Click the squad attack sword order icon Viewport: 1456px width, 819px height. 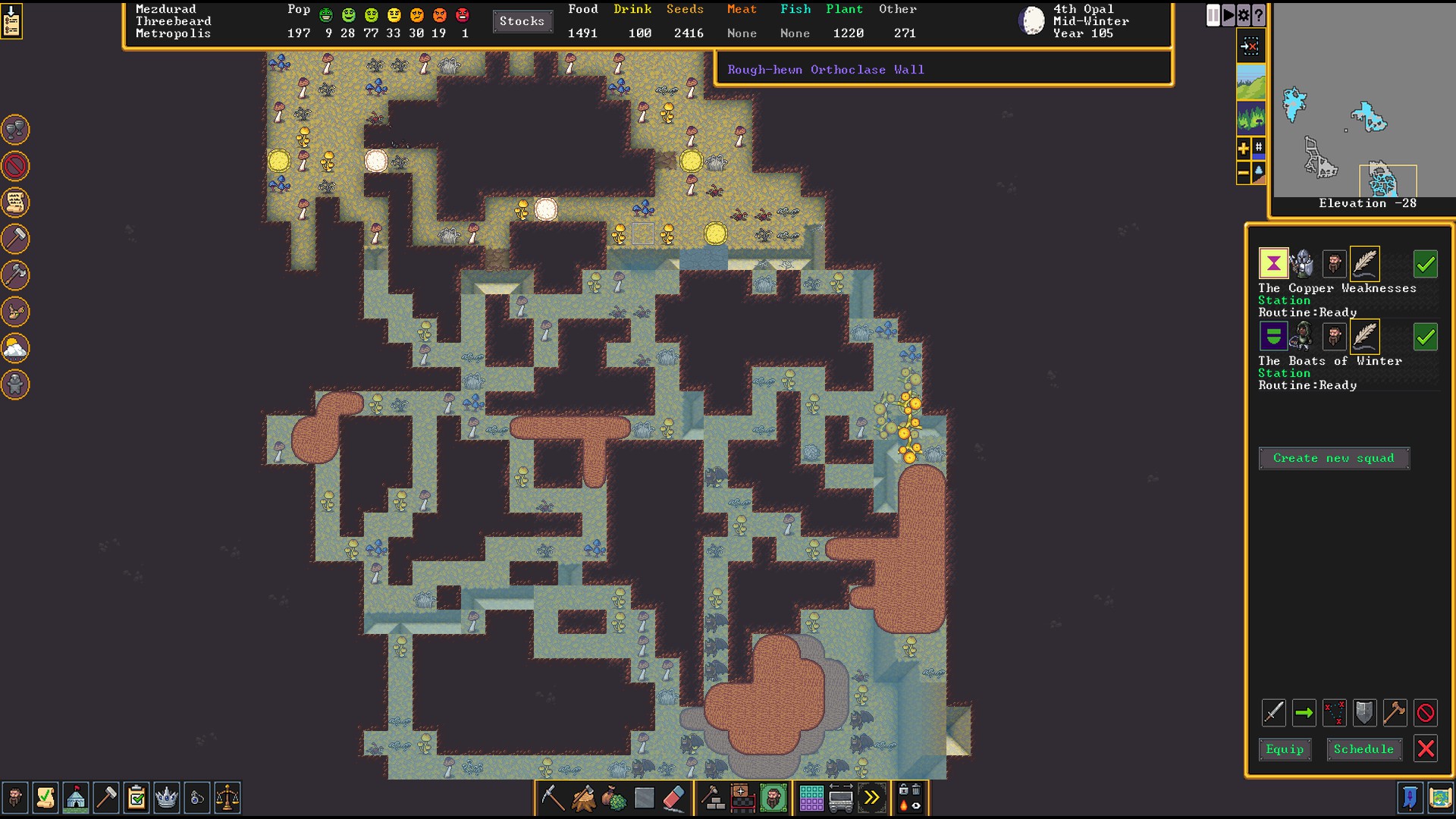click(x=1274, y=713)
